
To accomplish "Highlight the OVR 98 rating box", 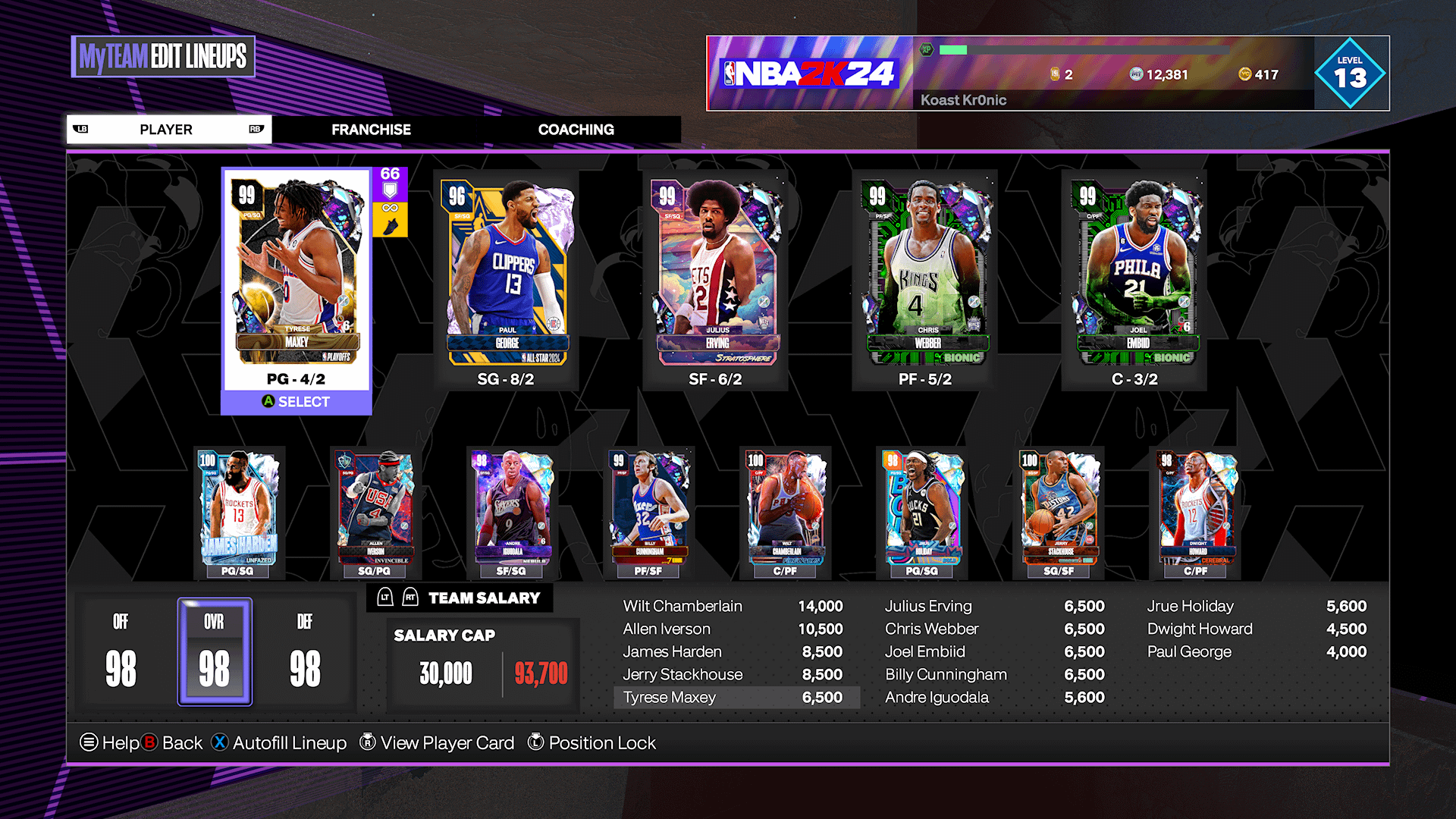I will pyautogui.click(x=215, y=651).
